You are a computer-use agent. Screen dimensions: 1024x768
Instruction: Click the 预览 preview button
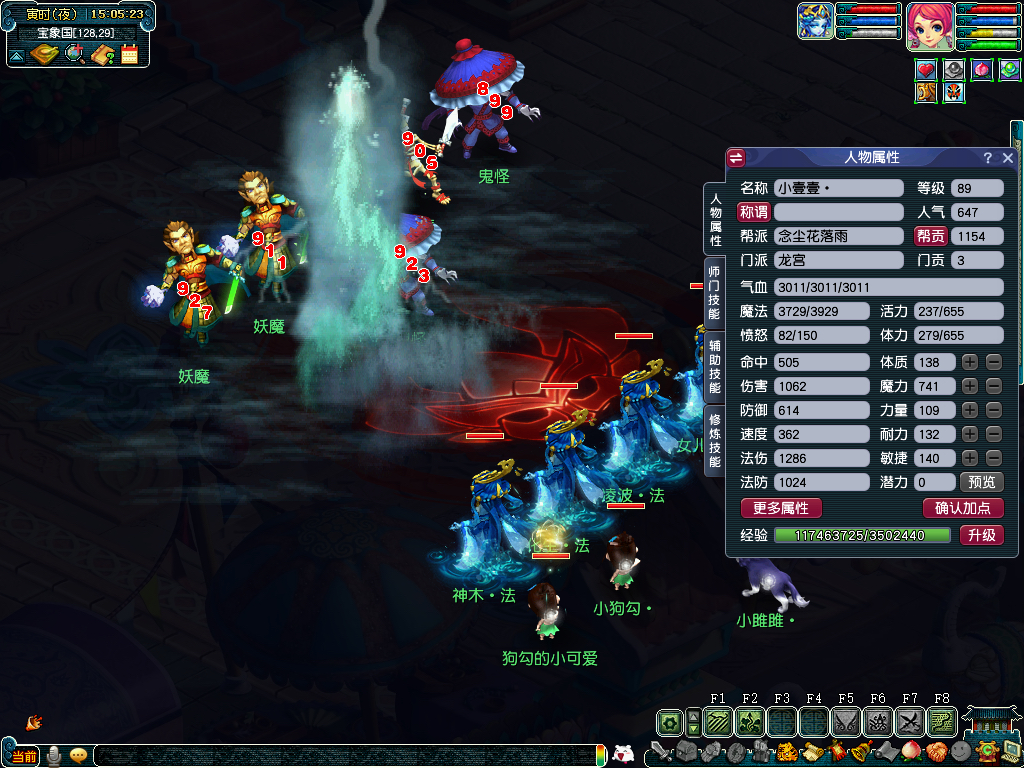[981, 482]
